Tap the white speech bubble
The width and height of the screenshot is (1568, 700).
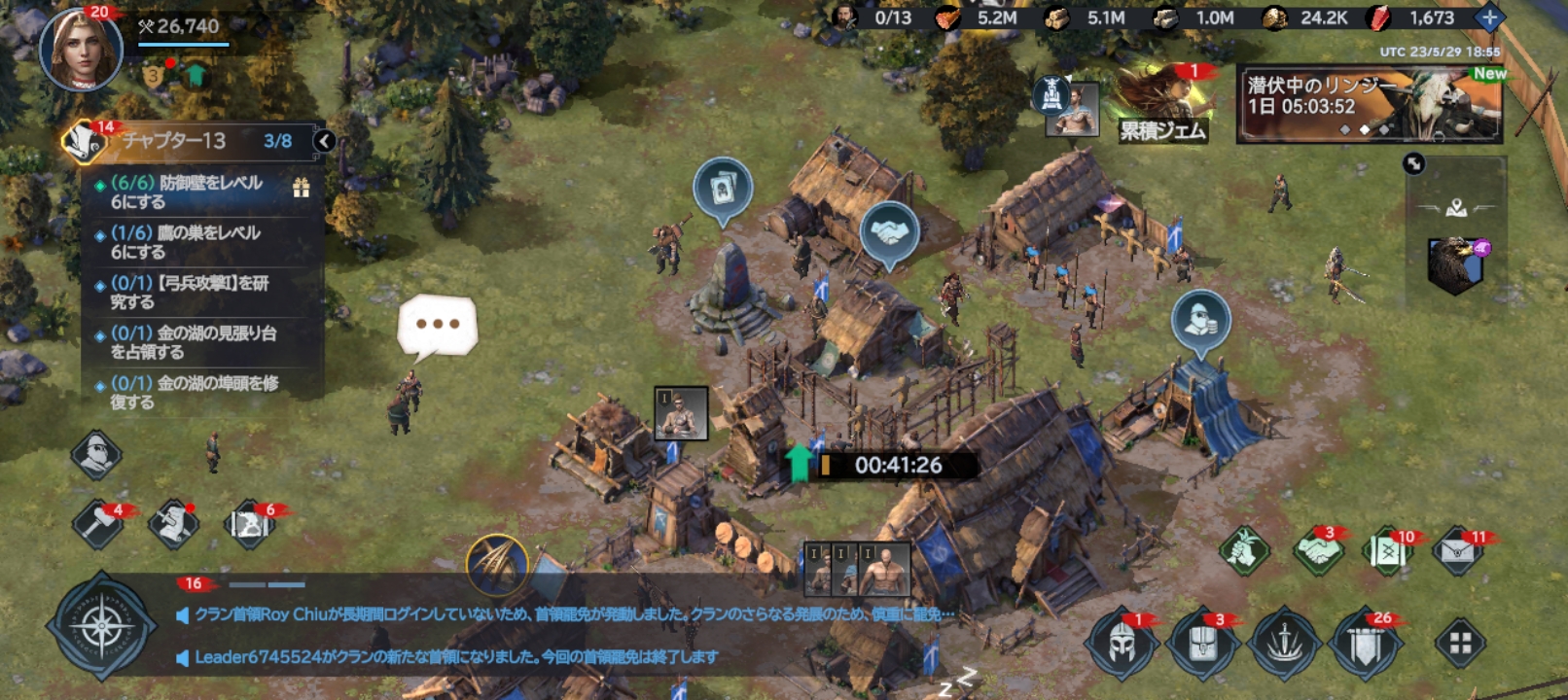438,325
